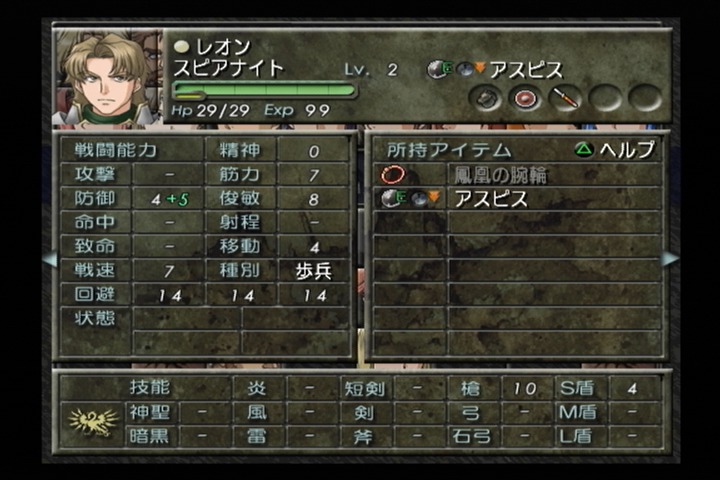Show the previous unit with left arrow
This screenshot has height=480, width=720.
tap(48, 259)
